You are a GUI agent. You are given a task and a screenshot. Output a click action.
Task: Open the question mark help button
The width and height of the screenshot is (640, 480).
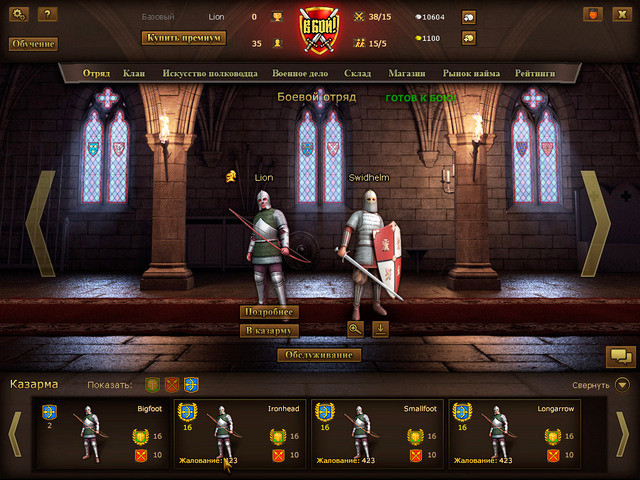46,14
